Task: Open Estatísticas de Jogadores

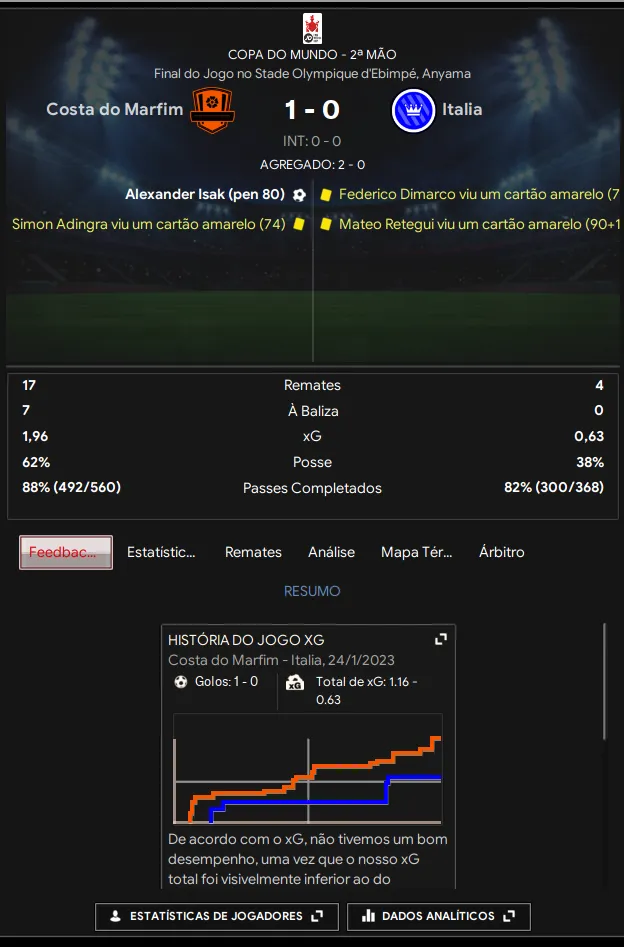Action: pyautogui.click(x=217, y=916)
